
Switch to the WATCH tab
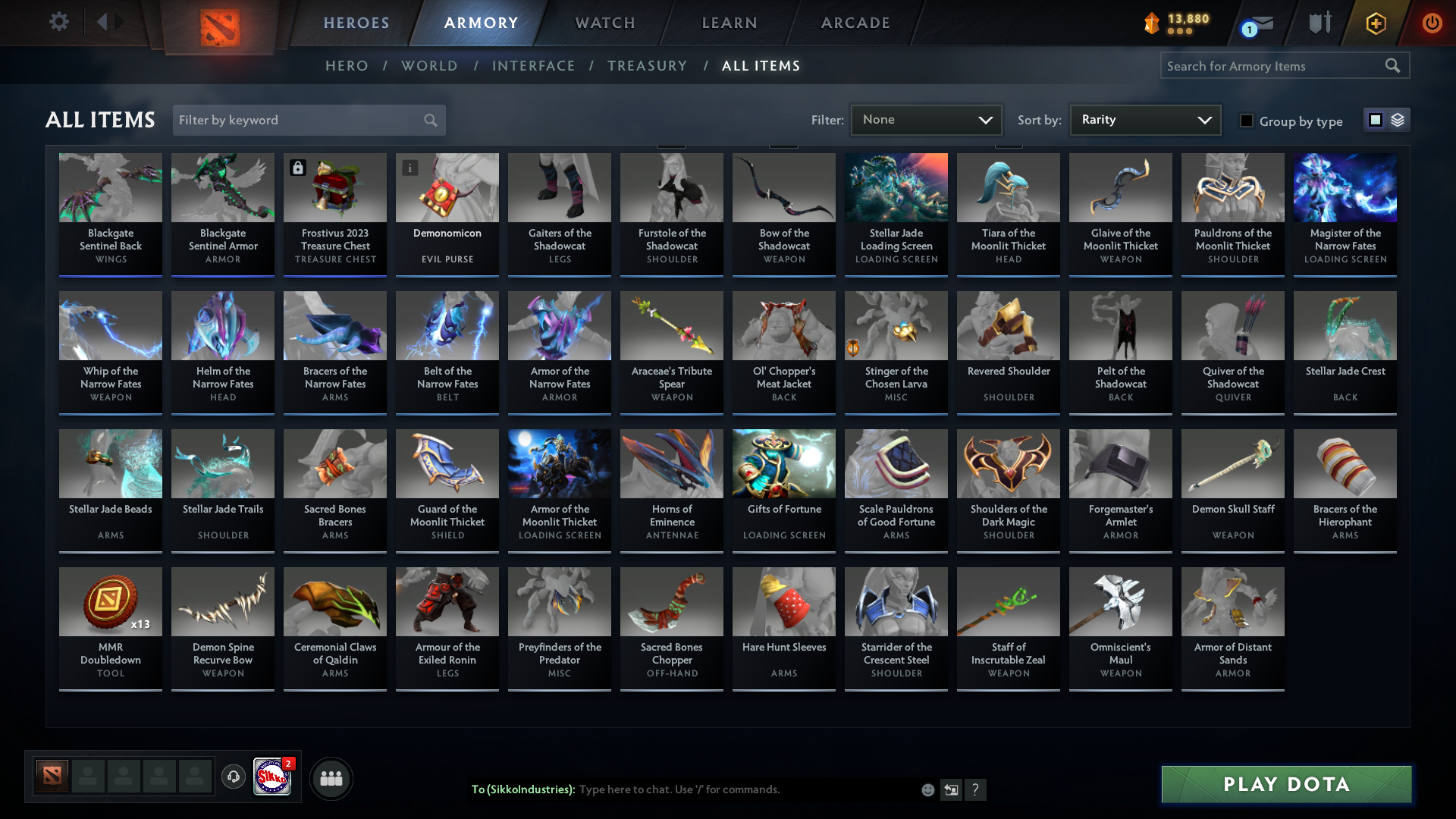pyautogui.click(x=604, y=23)
